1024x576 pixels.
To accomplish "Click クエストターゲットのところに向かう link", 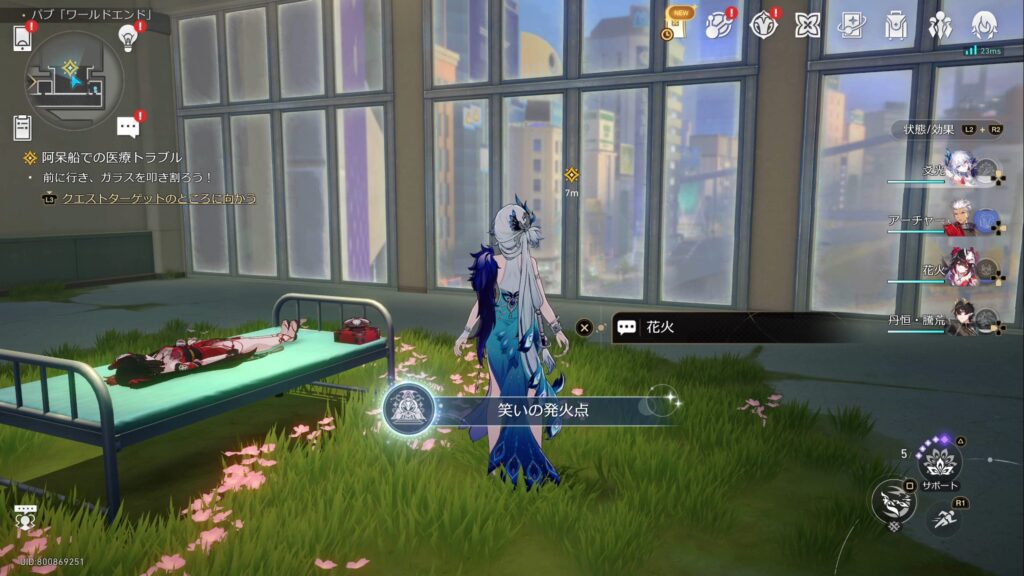I will [158, 199].
